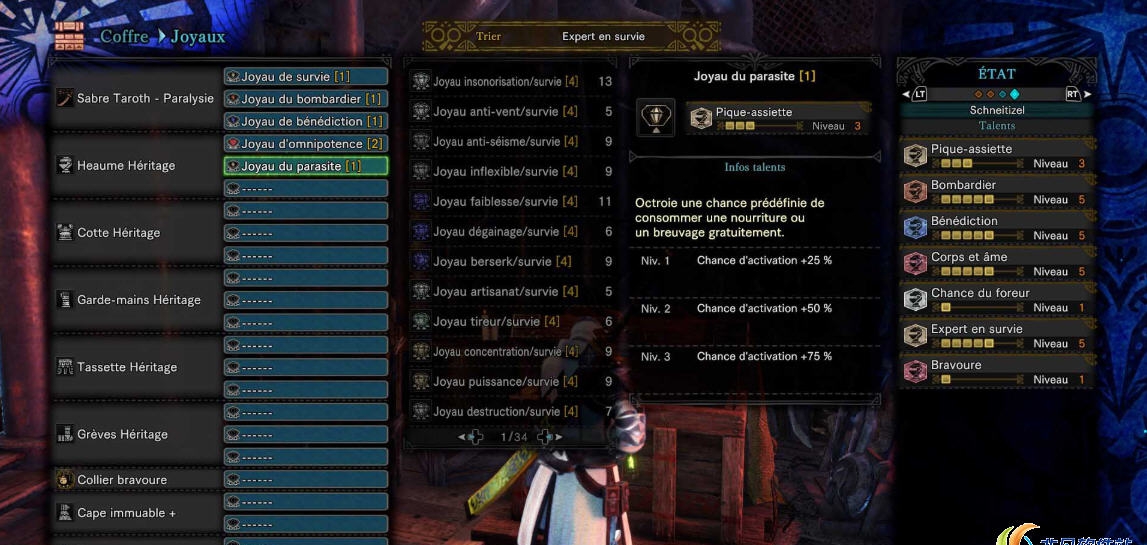Choose the Joyau du bombardier slot
This screenshot has width=1147, height=545.
click(305, 99)
